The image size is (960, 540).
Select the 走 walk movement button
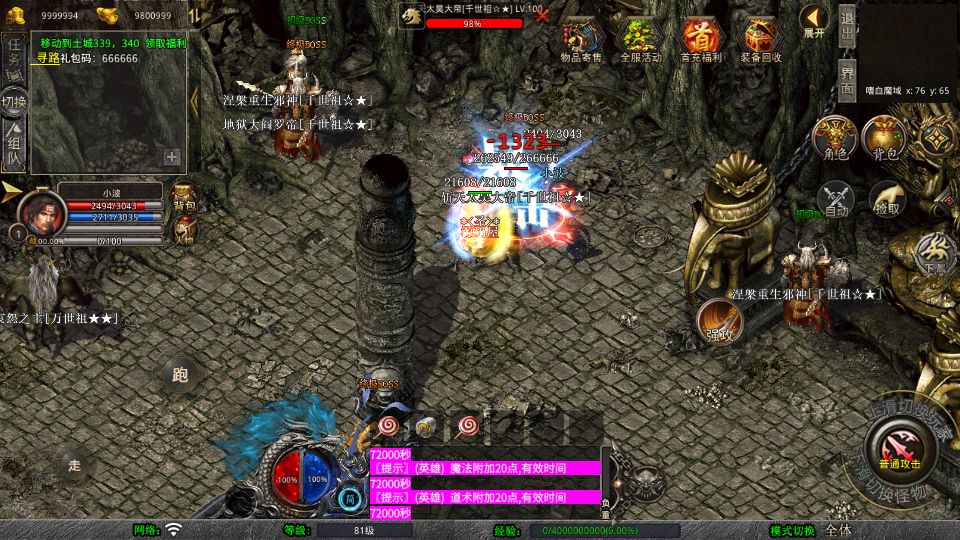click(74, 465)
